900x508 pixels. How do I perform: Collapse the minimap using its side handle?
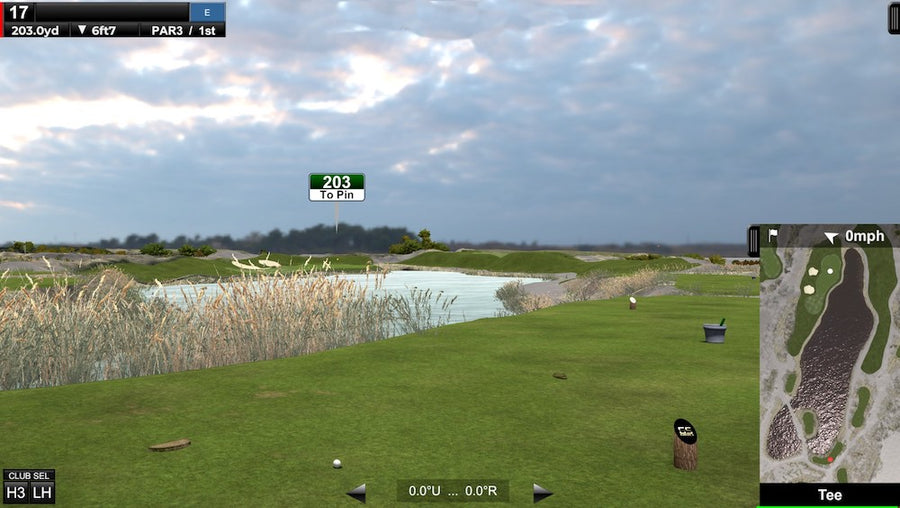(x=753, y=240)
